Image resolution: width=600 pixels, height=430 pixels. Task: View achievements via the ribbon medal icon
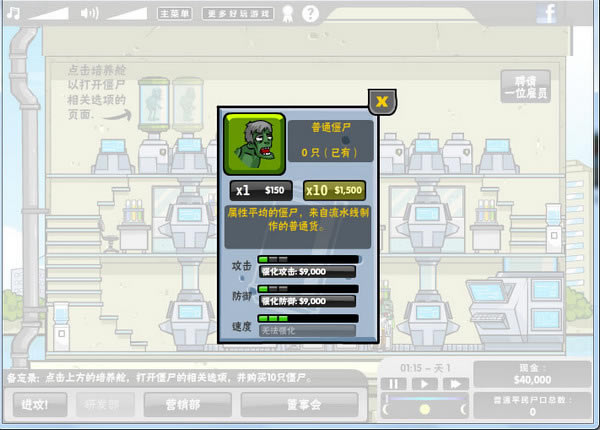286,14
